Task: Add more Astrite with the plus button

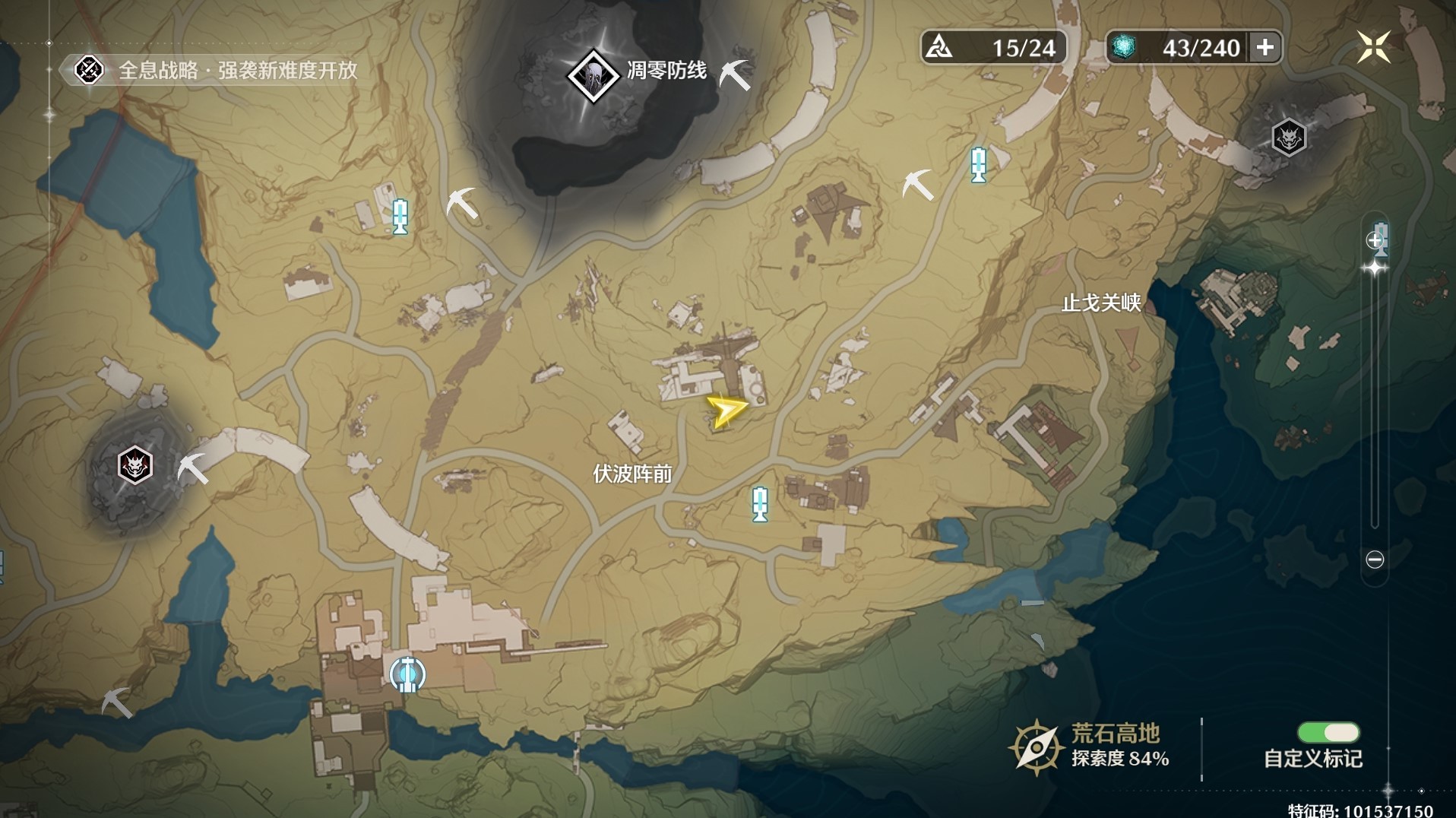Action: tap(1265, 48)
